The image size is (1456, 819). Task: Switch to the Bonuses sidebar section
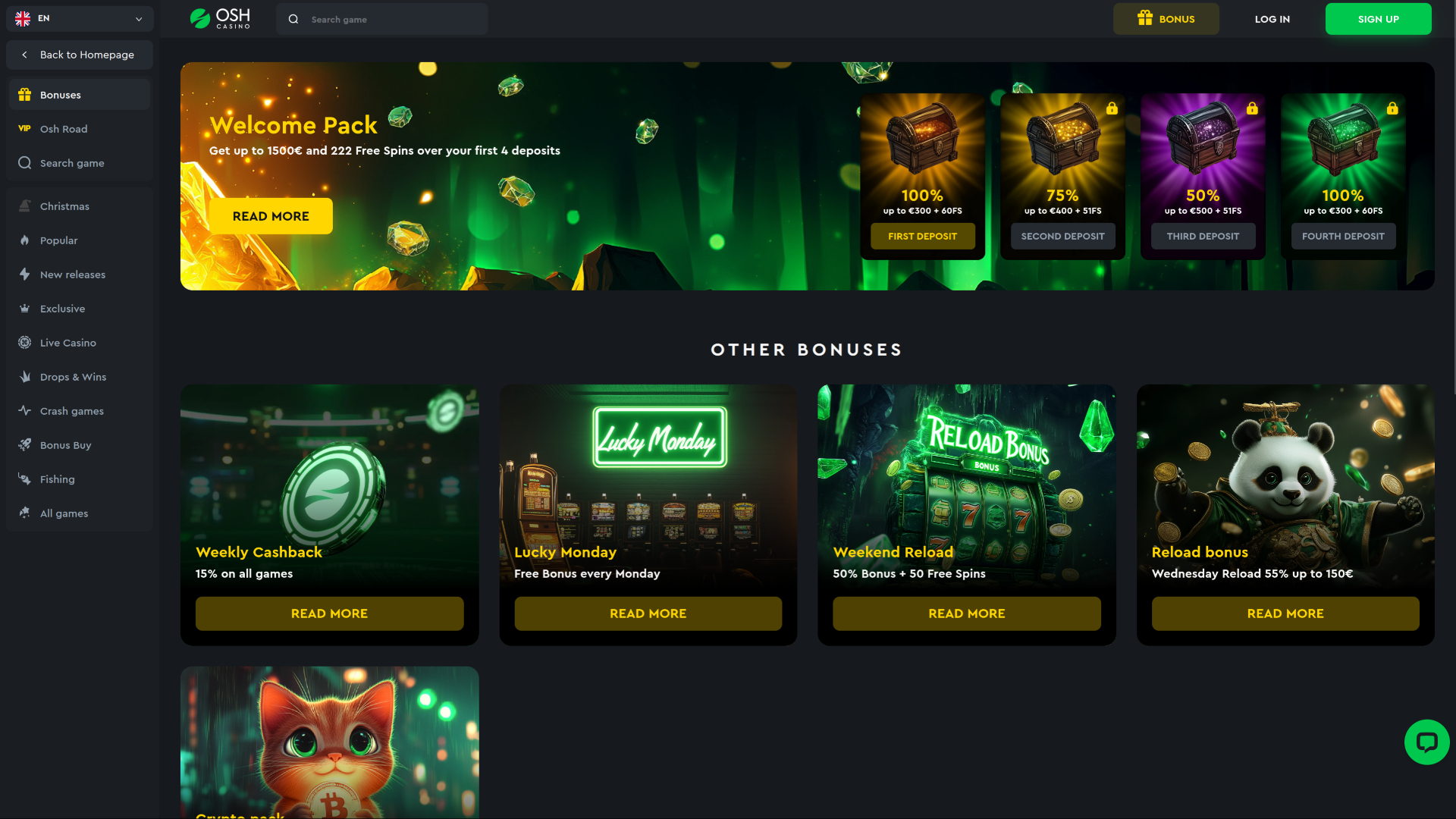click(x=60, y=94)
